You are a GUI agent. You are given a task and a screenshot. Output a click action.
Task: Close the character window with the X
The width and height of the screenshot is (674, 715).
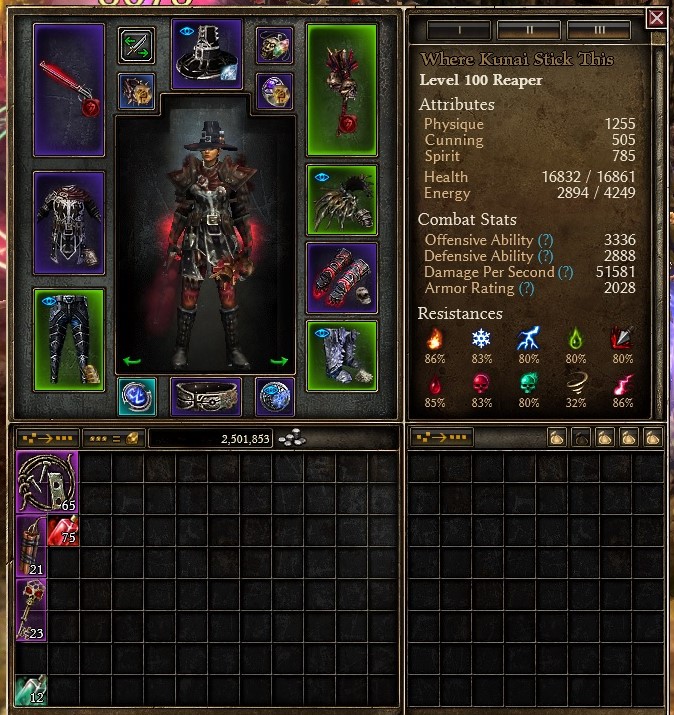click(656, 18)
